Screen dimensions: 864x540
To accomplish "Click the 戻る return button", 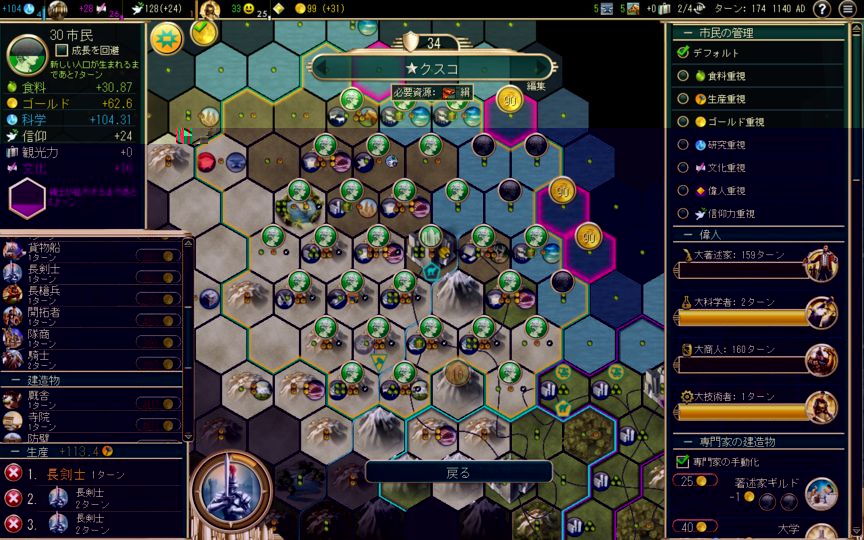I will 458,472.
